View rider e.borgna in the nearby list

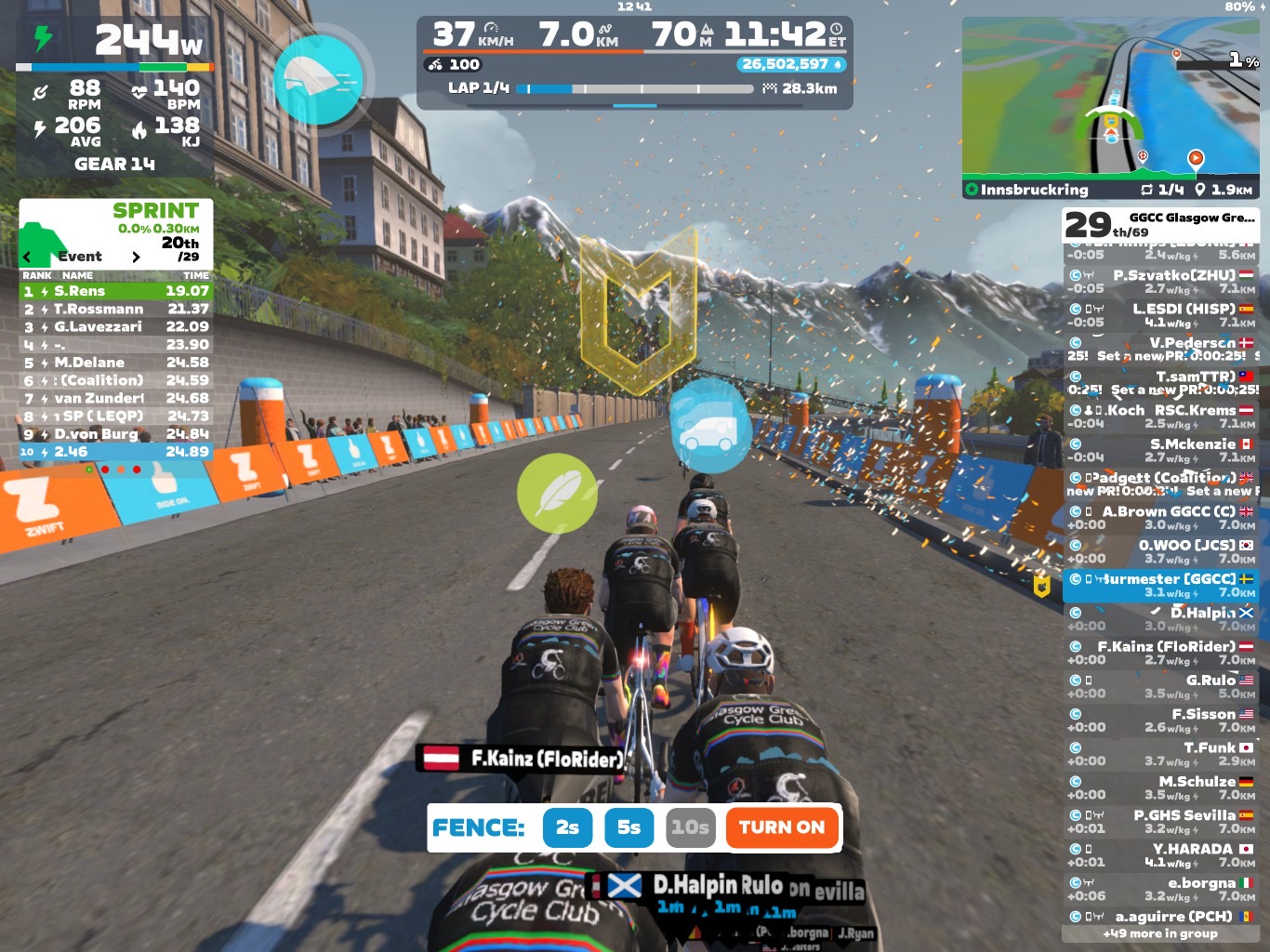click(1160, 889)
